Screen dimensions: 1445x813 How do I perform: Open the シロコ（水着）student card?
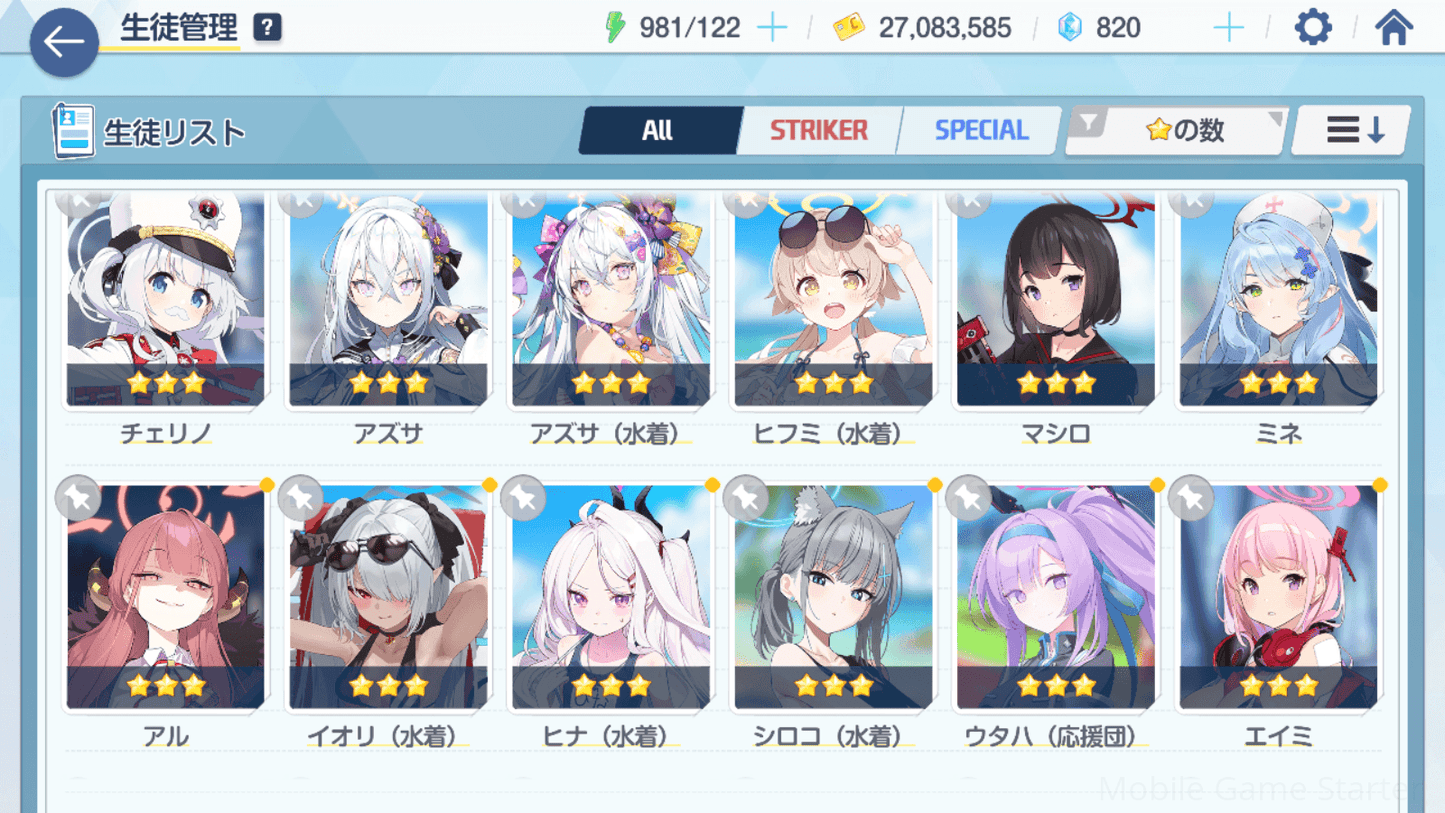[833, 598]
